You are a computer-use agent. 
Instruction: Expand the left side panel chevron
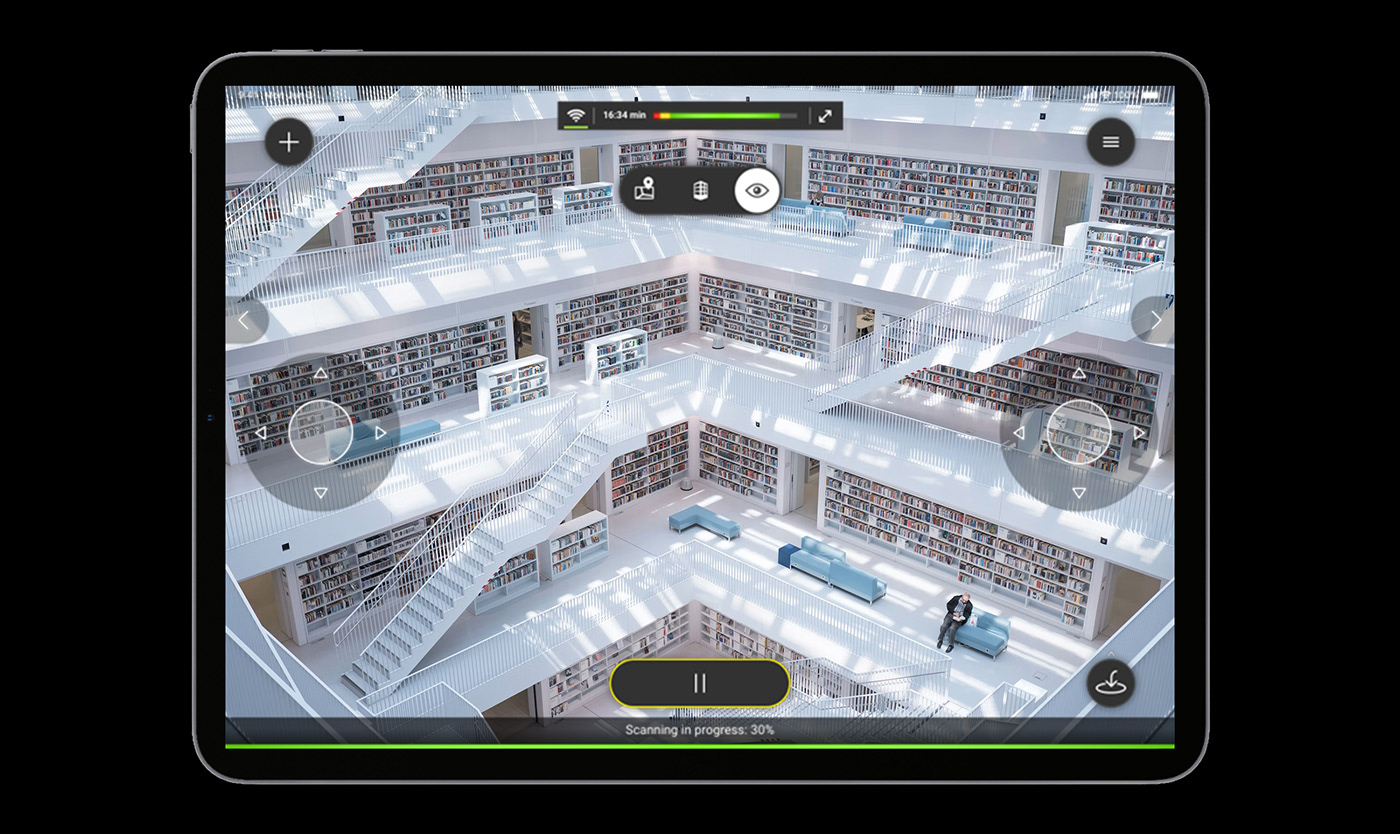click(244, 318)
